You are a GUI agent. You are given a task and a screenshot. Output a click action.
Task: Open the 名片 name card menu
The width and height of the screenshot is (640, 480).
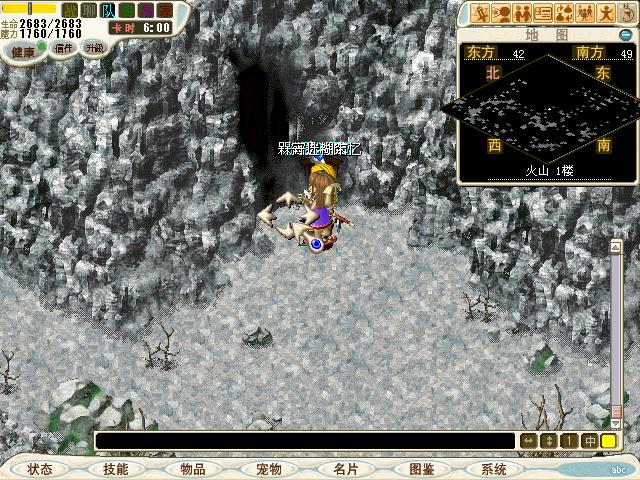pos(344,469)
